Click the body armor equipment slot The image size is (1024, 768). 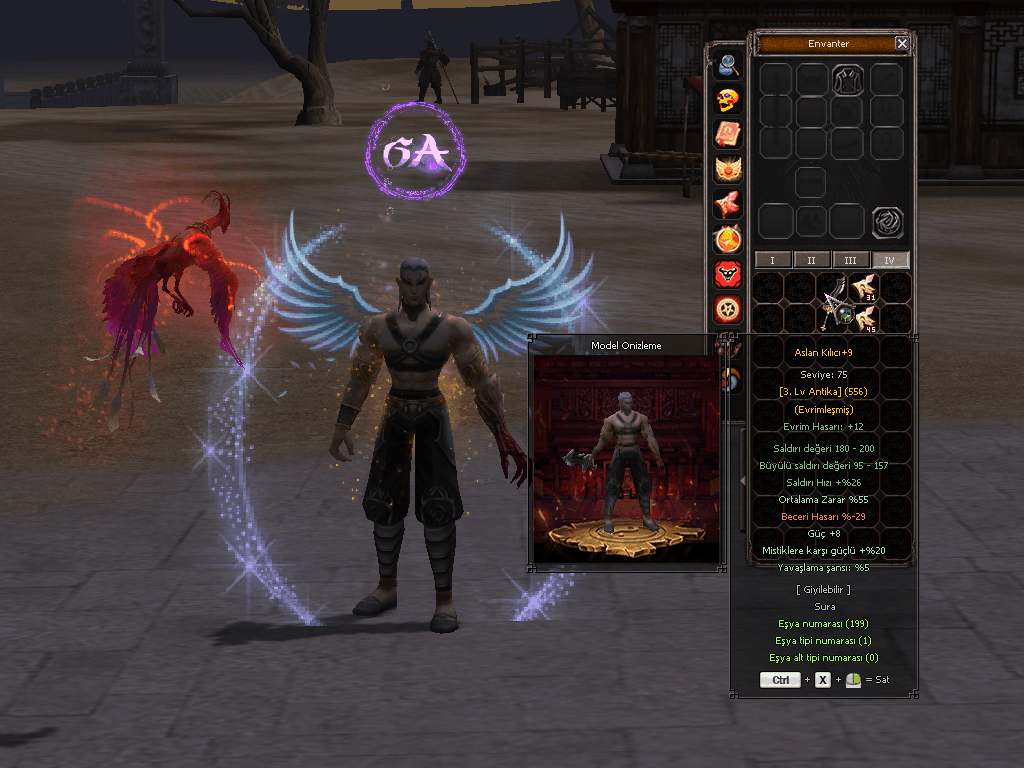tap(848, 79)
